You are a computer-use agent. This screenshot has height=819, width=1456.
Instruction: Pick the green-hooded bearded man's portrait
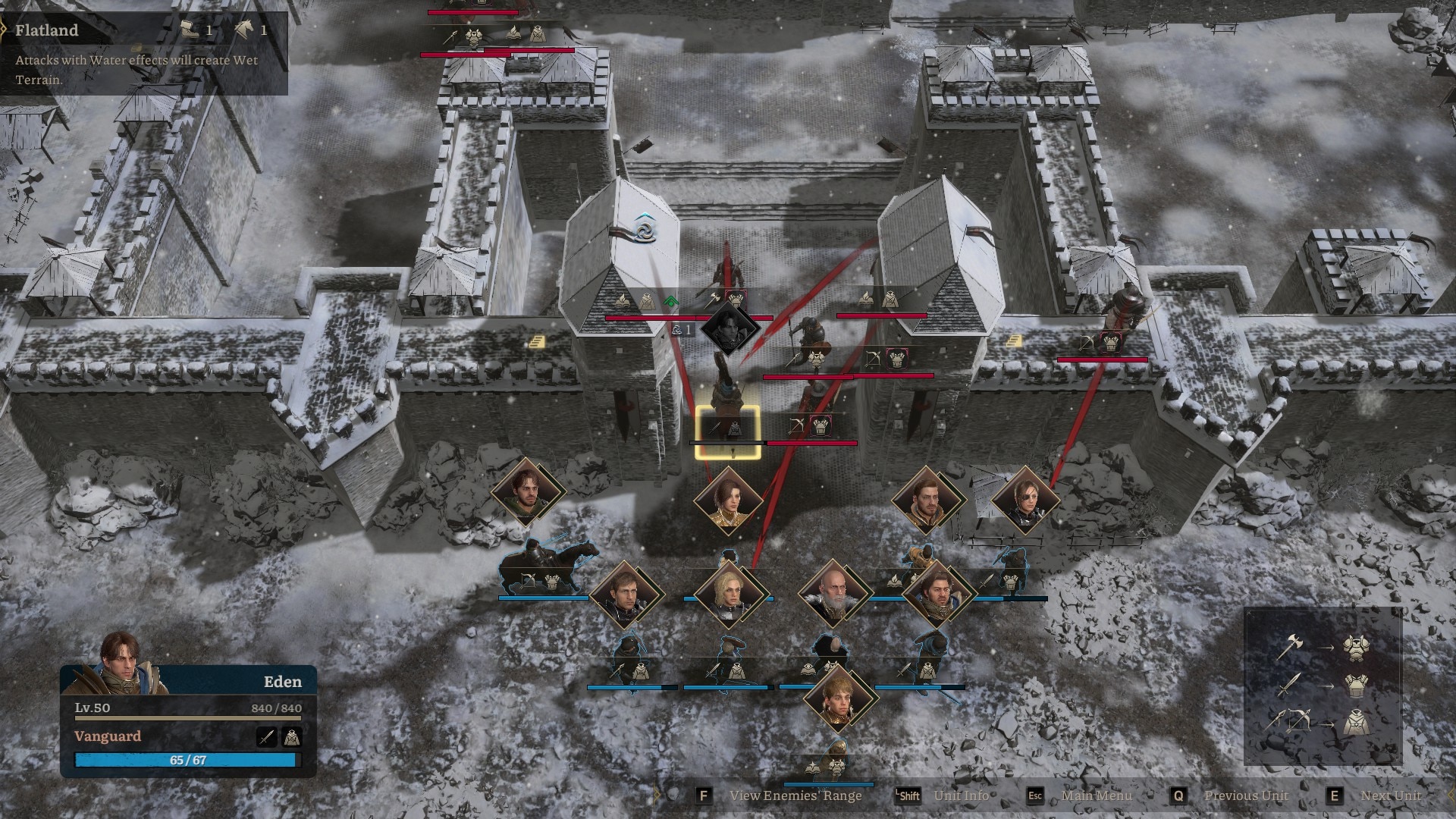coord(525,490)
